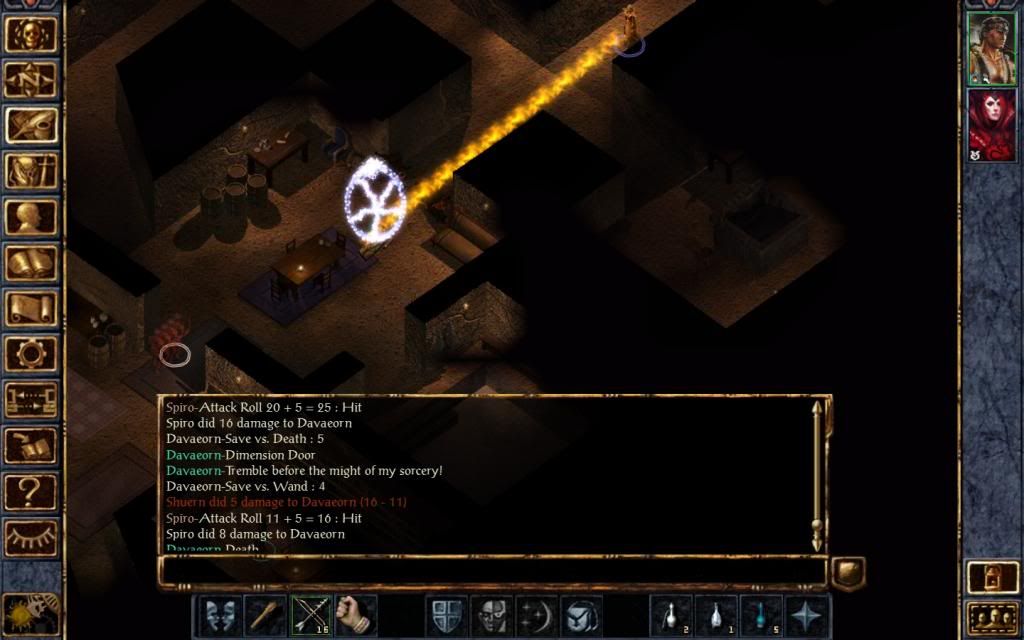Click the day-night clock to pause
Screen dimensions: 1024x640
pyautogui.click(x=31, y=612)
